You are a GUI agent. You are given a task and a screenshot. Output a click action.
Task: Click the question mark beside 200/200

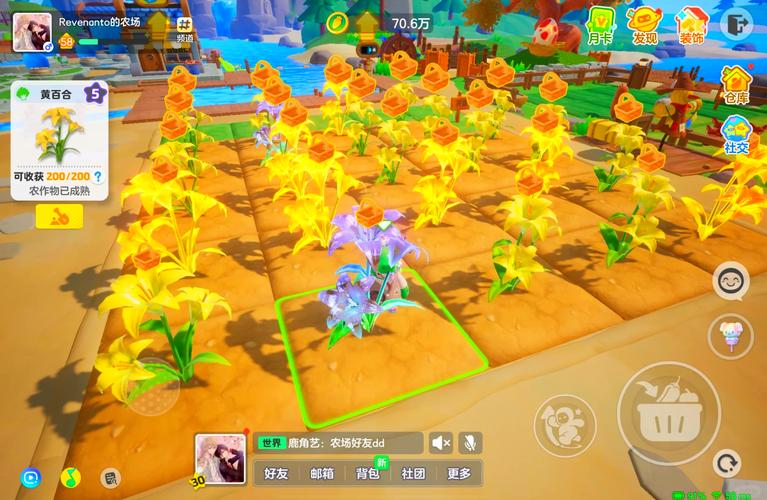[98, 177]
